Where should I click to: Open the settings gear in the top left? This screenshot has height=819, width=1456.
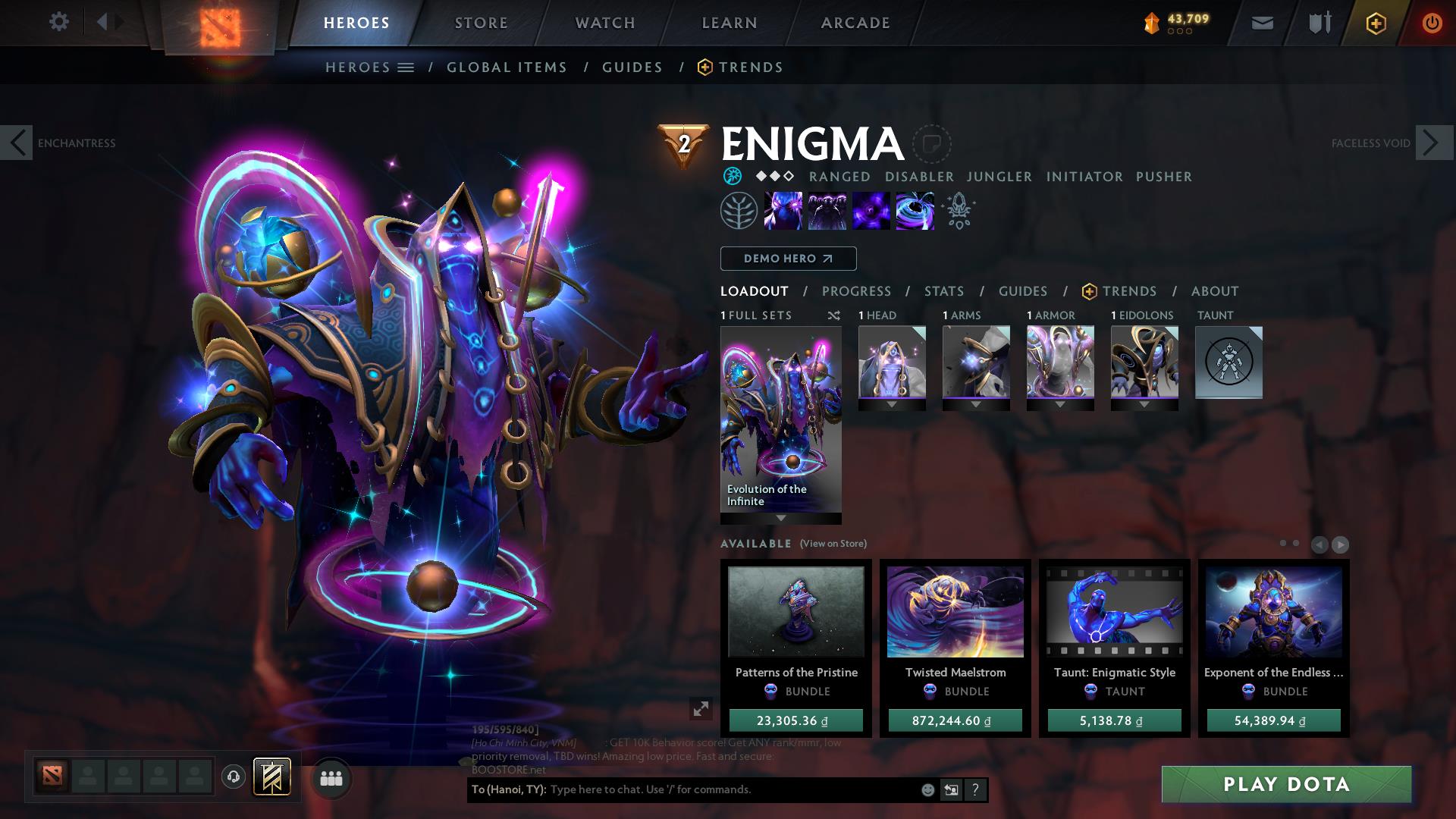tap(59, 22)
